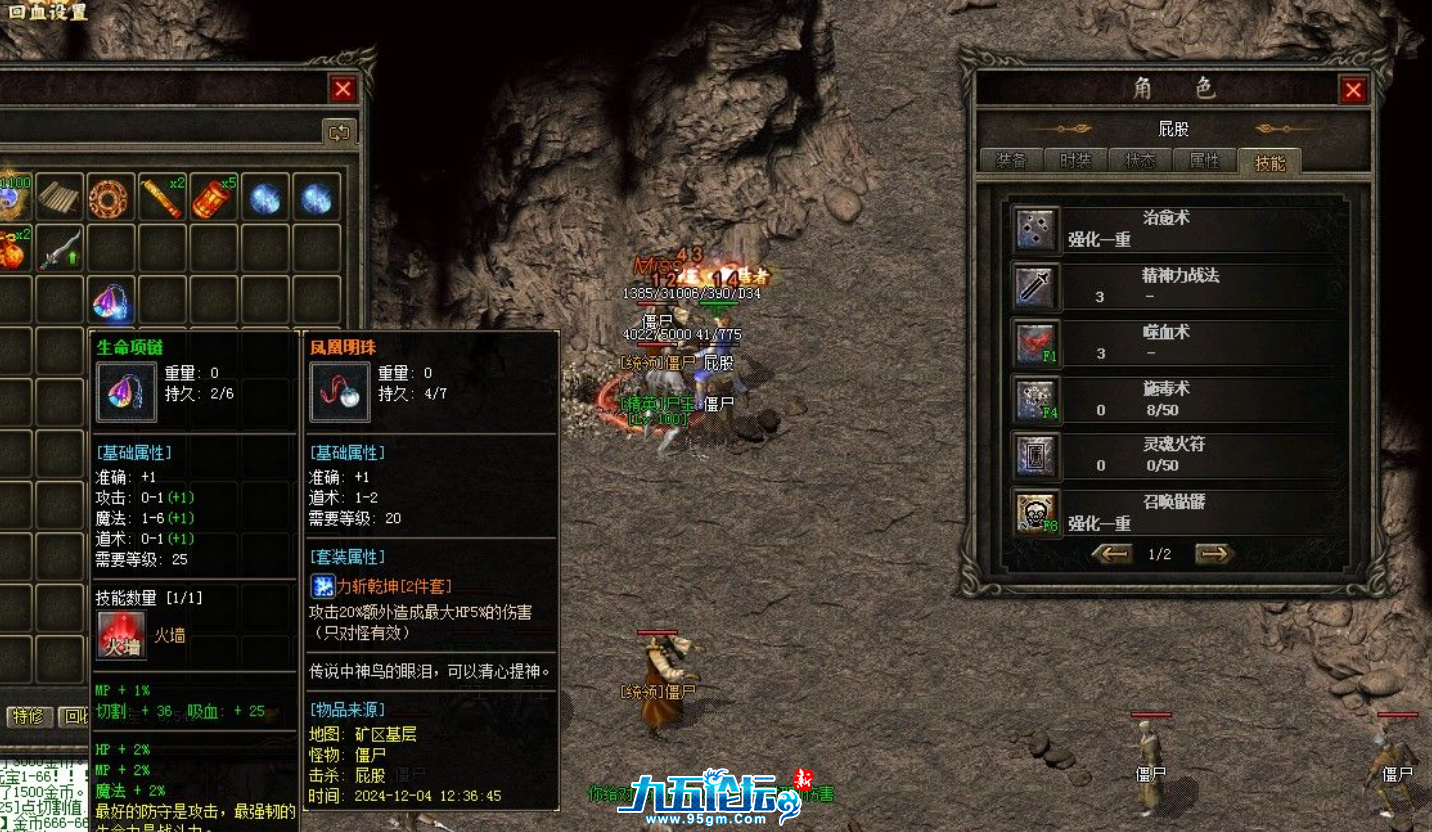Click the bag's sort arrows button
1432x832 pixels.
click(x=339, y=132)
